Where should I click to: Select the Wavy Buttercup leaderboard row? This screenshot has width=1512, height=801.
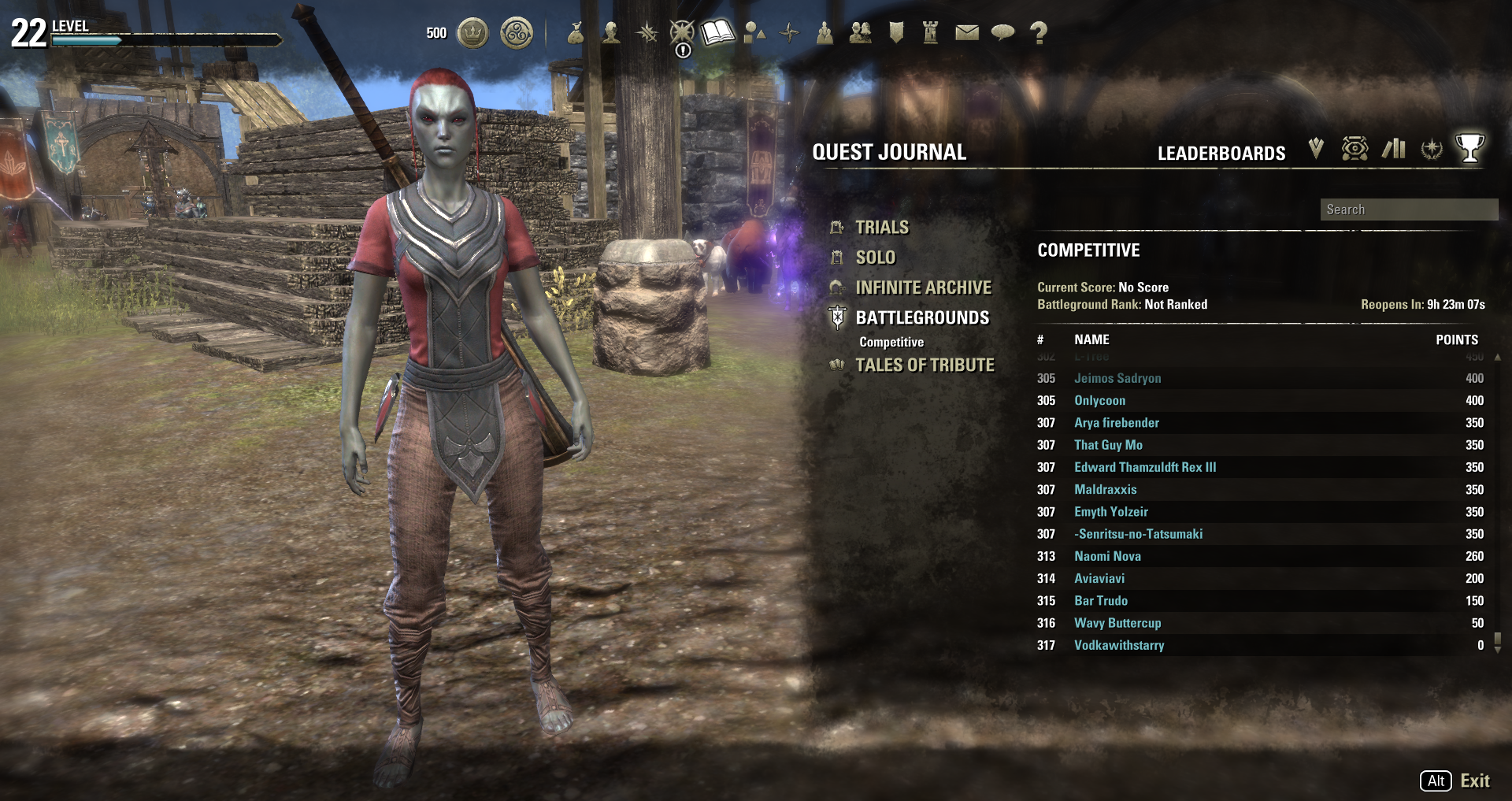coord(1117,623)
